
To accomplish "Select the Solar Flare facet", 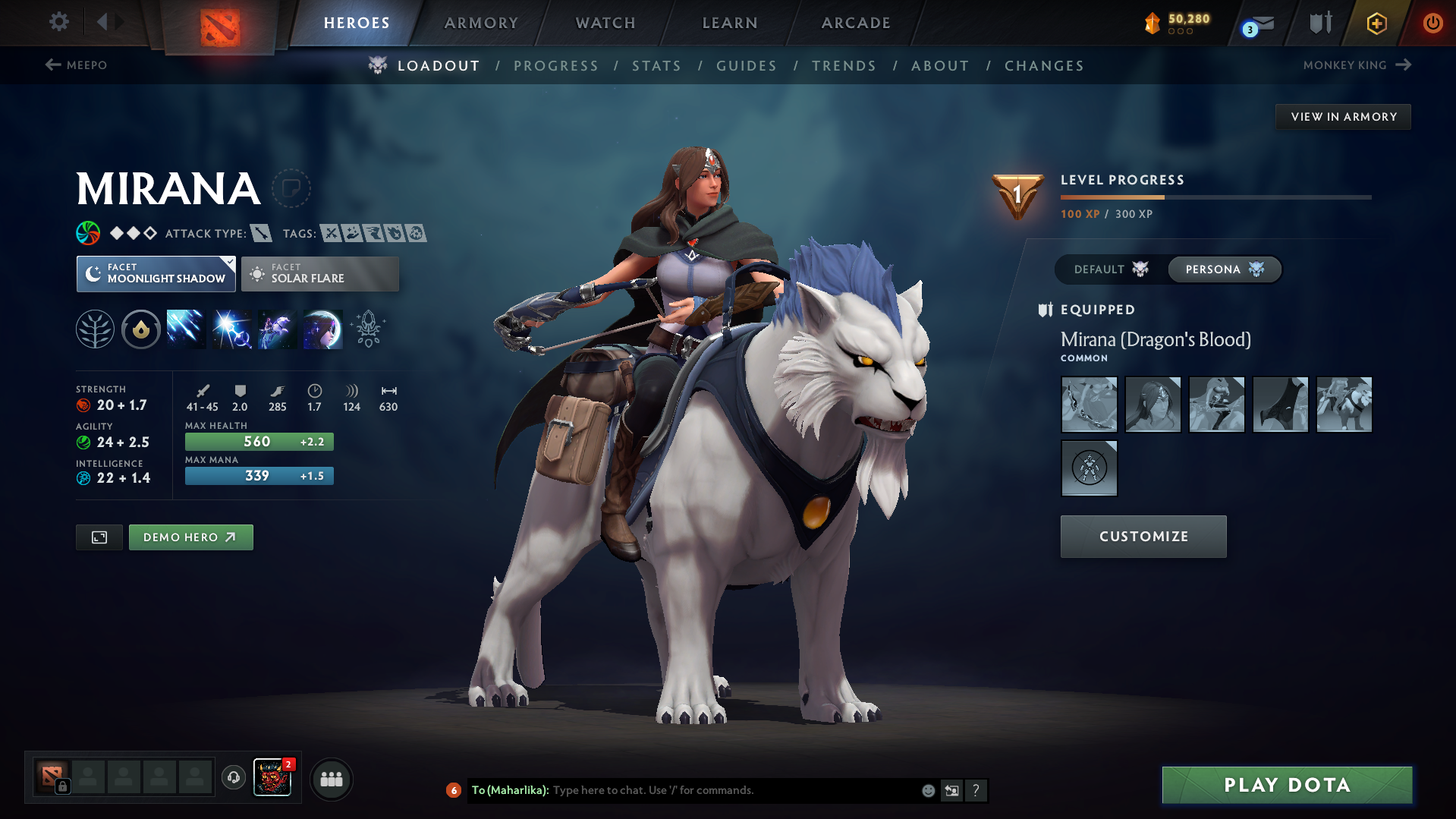I will tap(319, 273).
